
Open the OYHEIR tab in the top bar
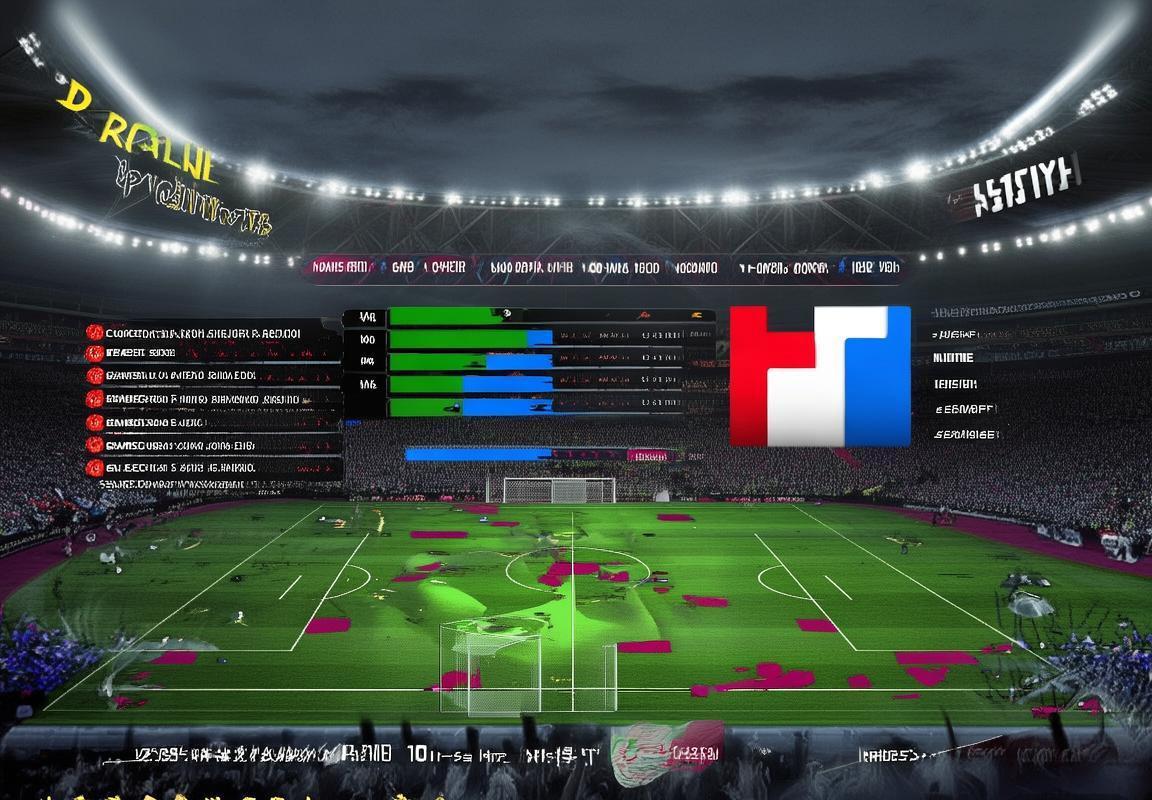click(444, 268)
